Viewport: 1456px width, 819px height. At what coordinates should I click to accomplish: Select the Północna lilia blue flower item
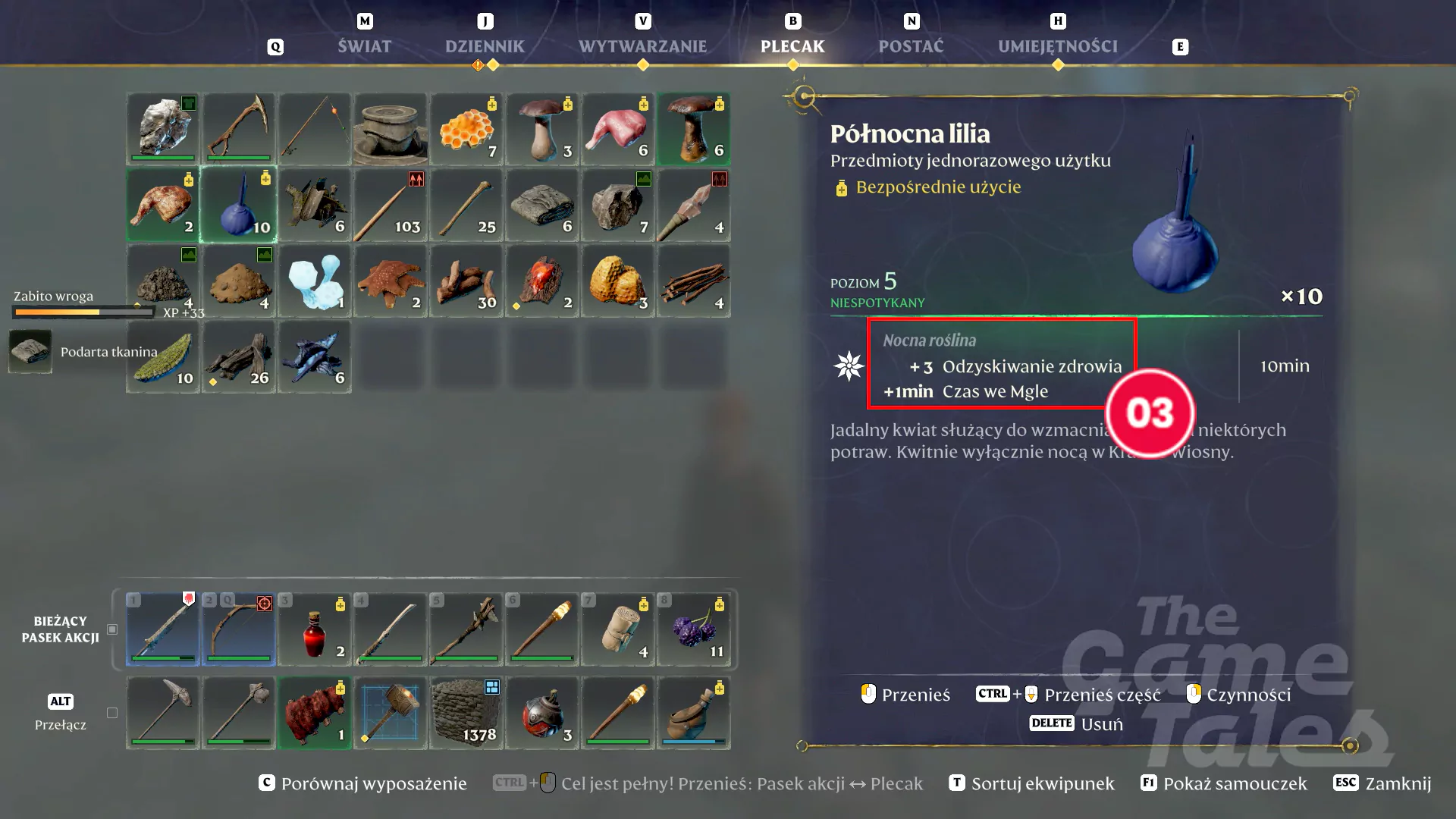(x=239, y=205)
